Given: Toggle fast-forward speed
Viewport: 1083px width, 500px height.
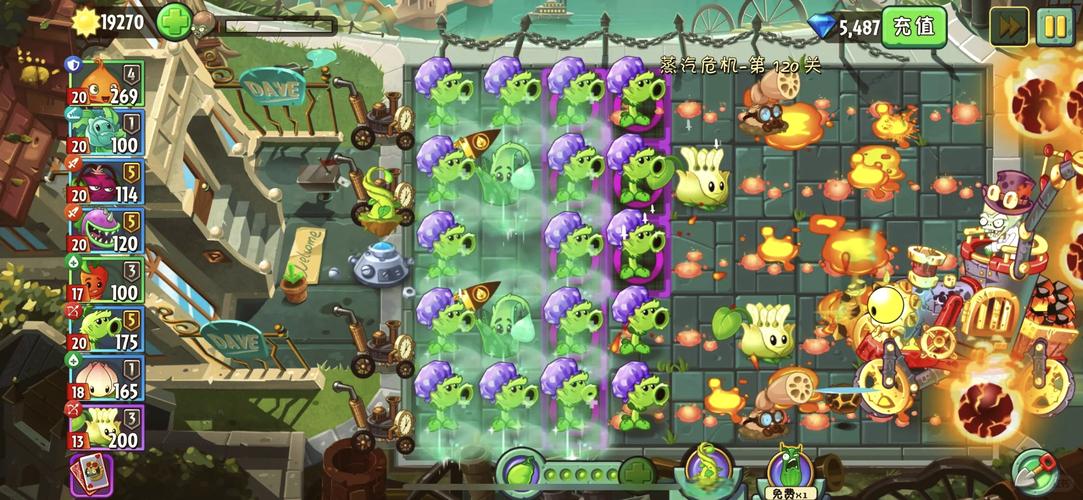Looking at the screenshot, I should point(1009,27).
